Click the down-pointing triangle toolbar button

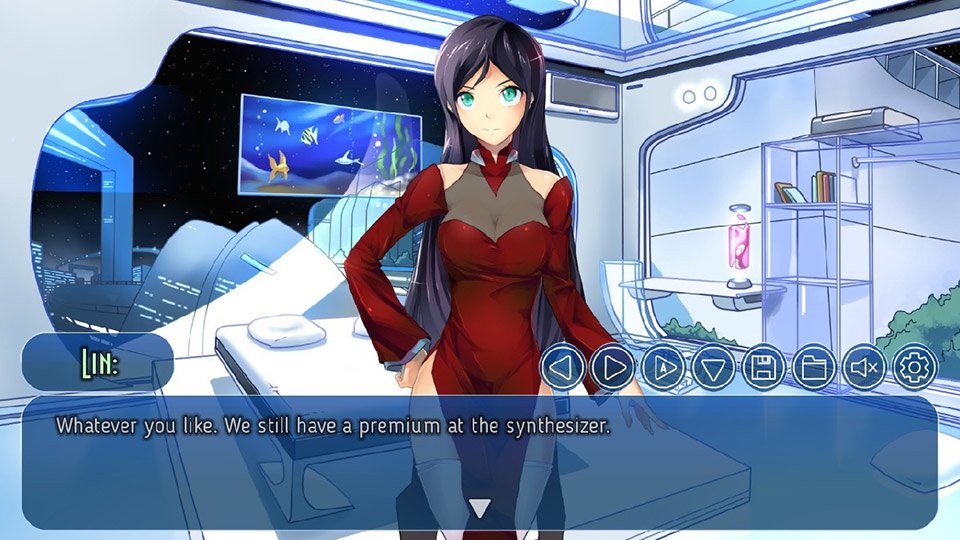[713, 368]
